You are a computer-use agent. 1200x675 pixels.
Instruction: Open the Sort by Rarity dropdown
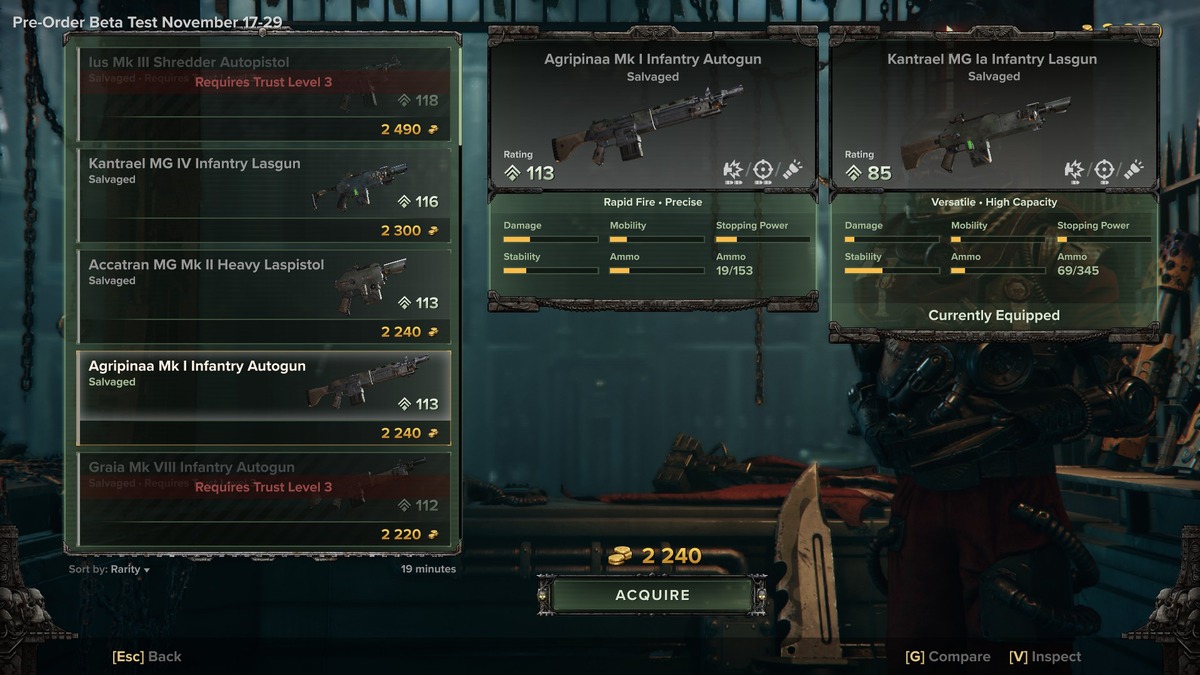109,569
